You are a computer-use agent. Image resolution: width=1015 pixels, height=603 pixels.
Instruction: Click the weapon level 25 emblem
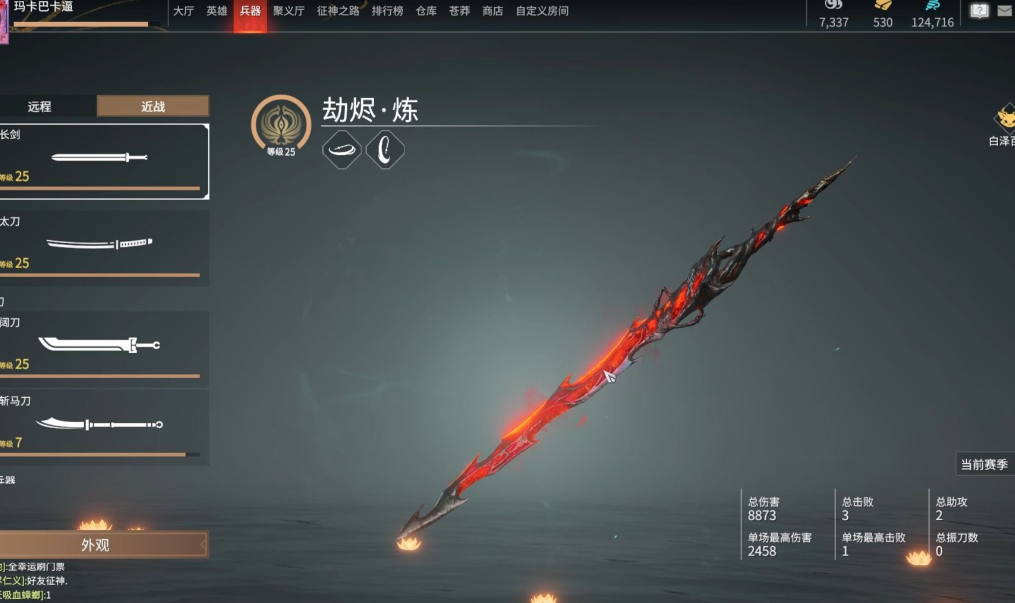pyautogui.click(x=281, y=125)
